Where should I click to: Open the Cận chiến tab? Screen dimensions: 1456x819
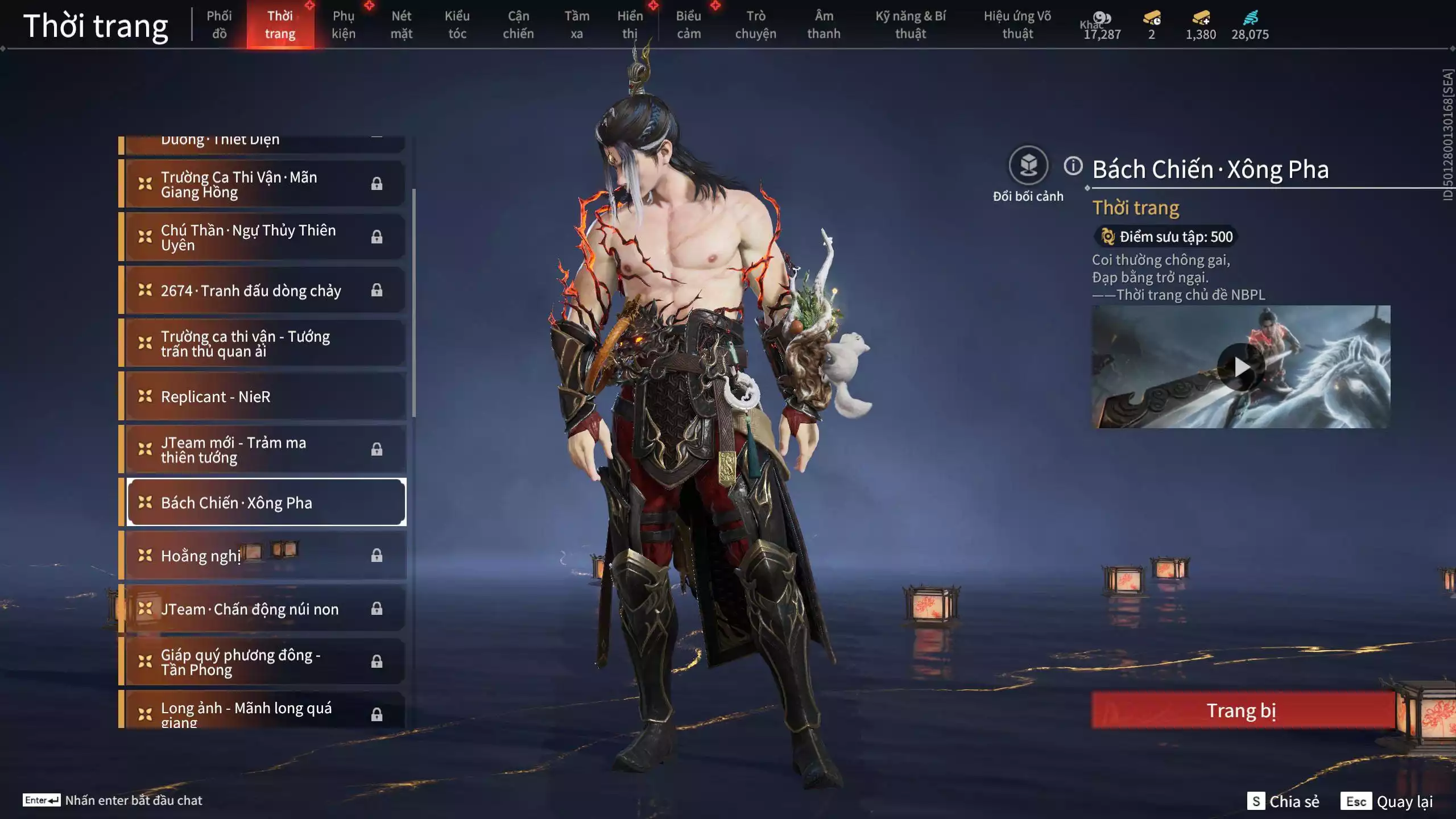(518, 24)
